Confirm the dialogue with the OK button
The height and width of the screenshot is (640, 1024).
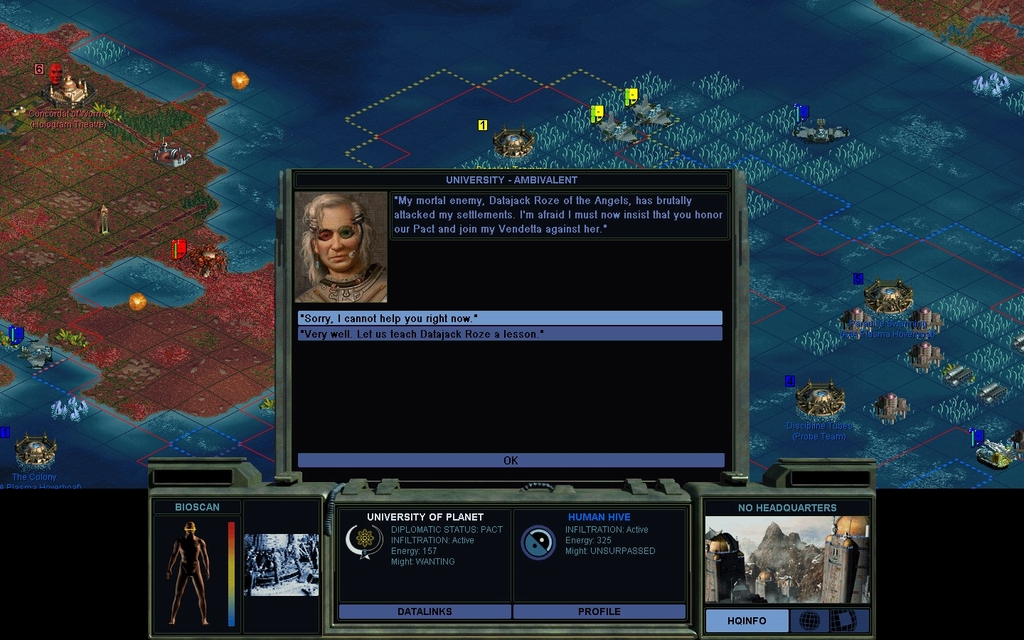510,461
